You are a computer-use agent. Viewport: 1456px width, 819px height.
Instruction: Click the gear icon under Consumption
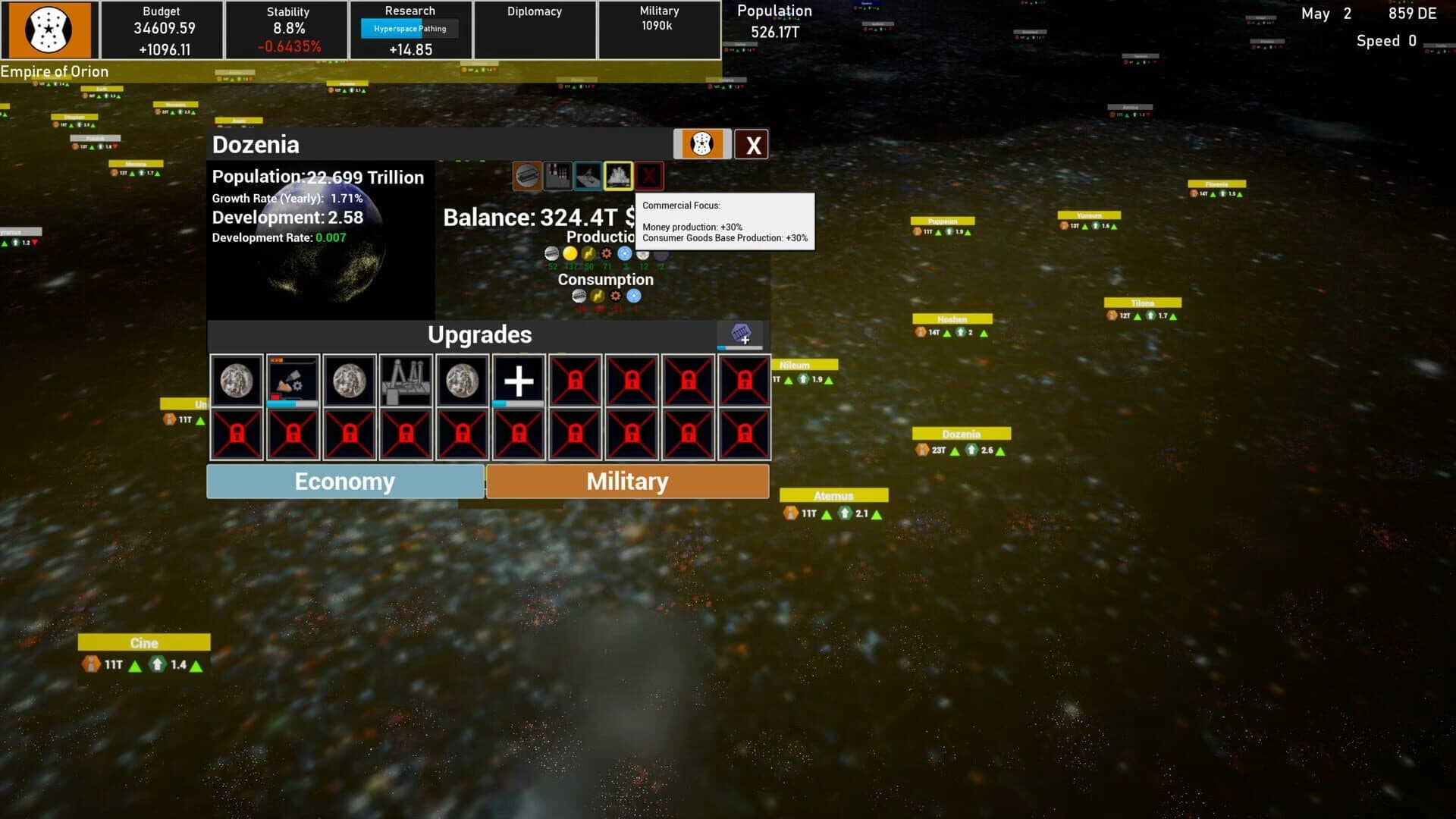614,297
